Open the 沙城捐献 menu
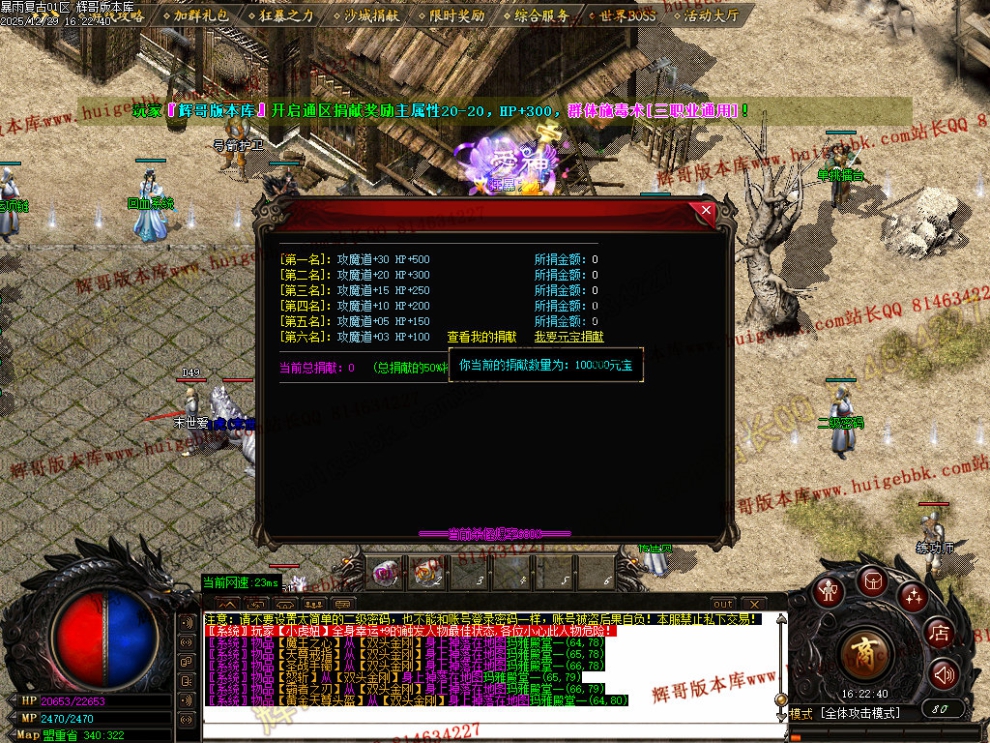Screen dimensions: 990x743 [x=371, y=15]
